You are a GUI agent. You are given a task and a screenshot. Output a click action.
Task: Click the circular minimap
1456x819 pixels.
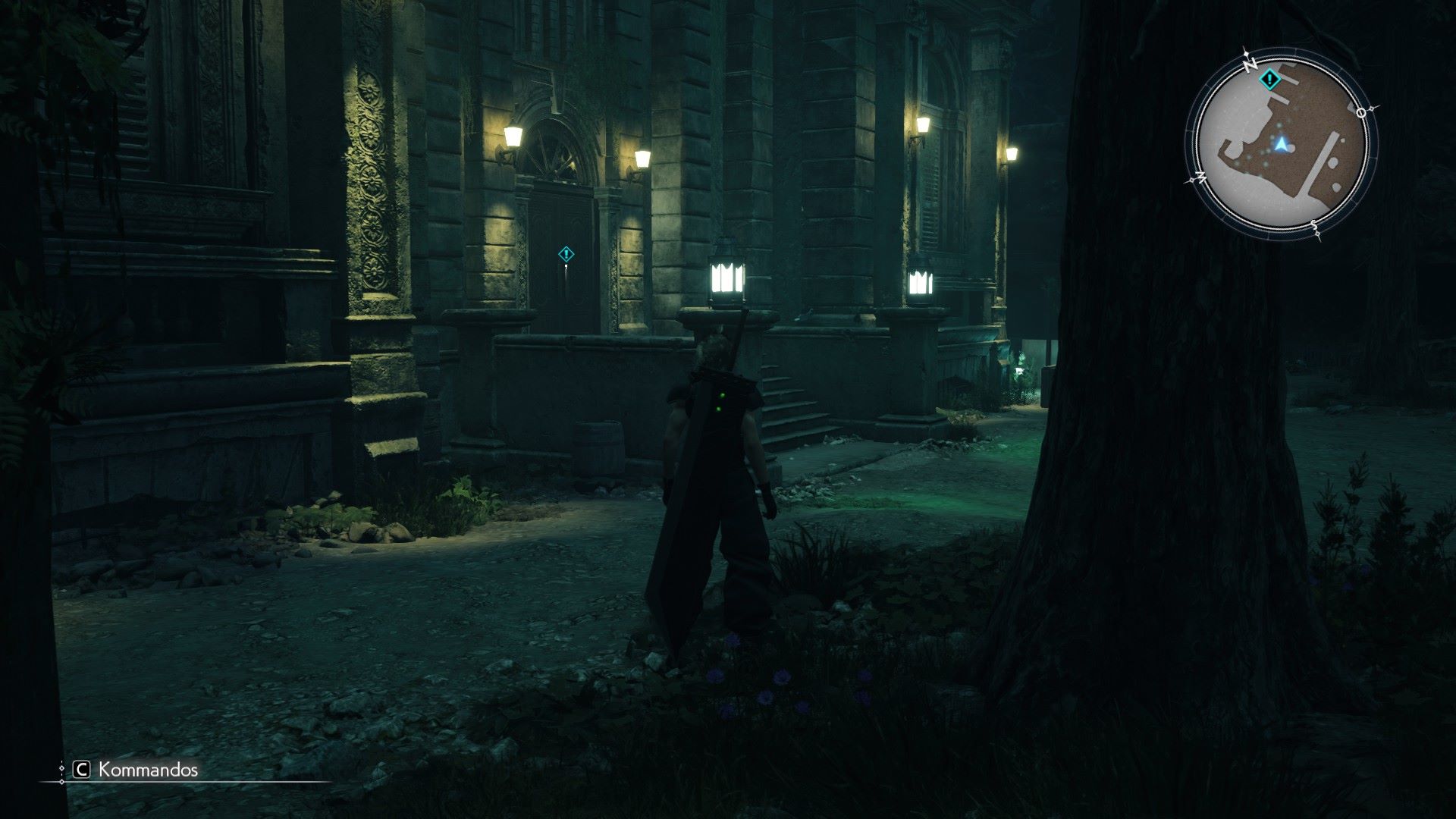click(x=1281, y=146)
